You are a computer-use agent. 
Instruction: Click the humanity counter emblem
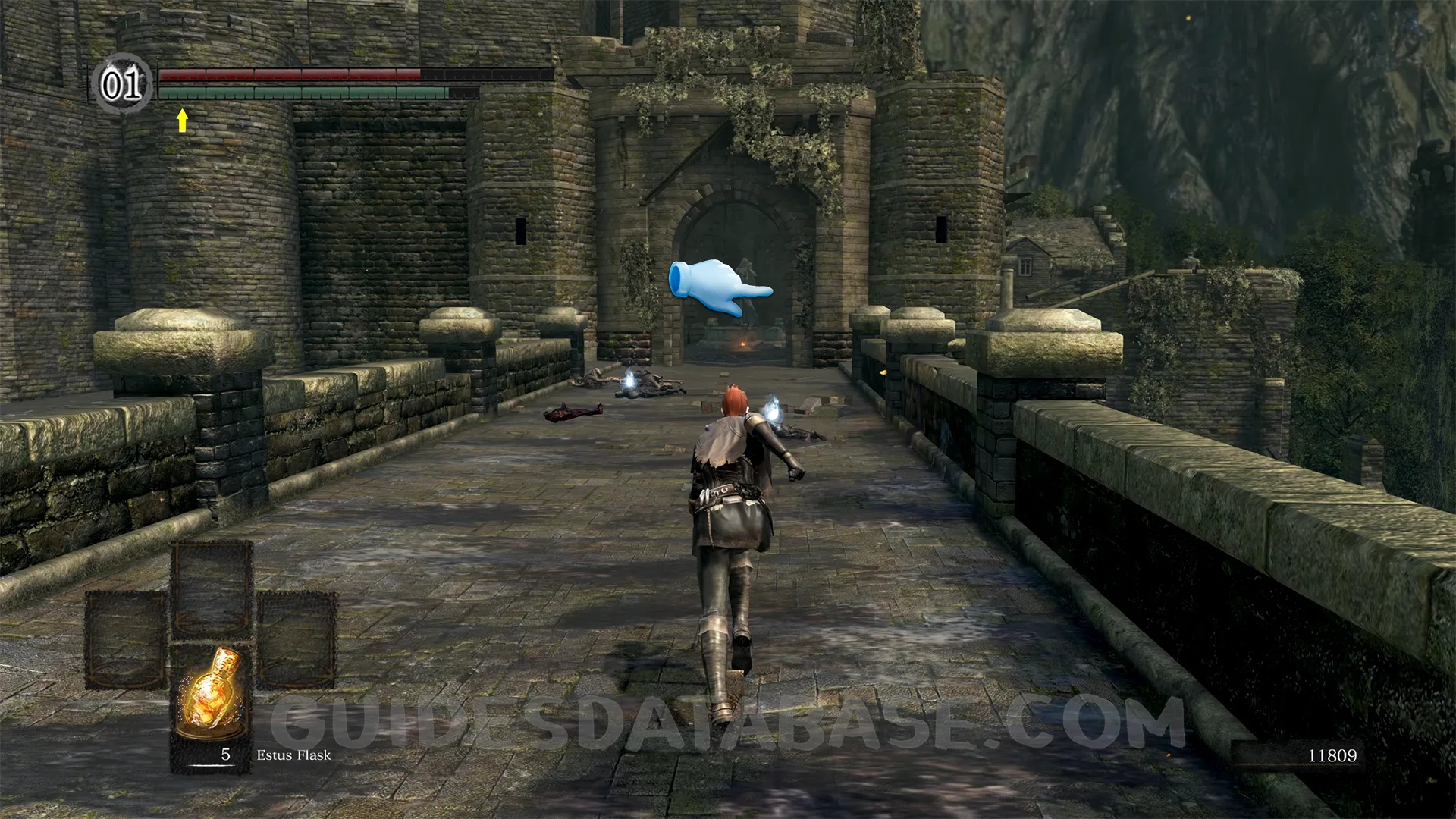click(121, 83)
